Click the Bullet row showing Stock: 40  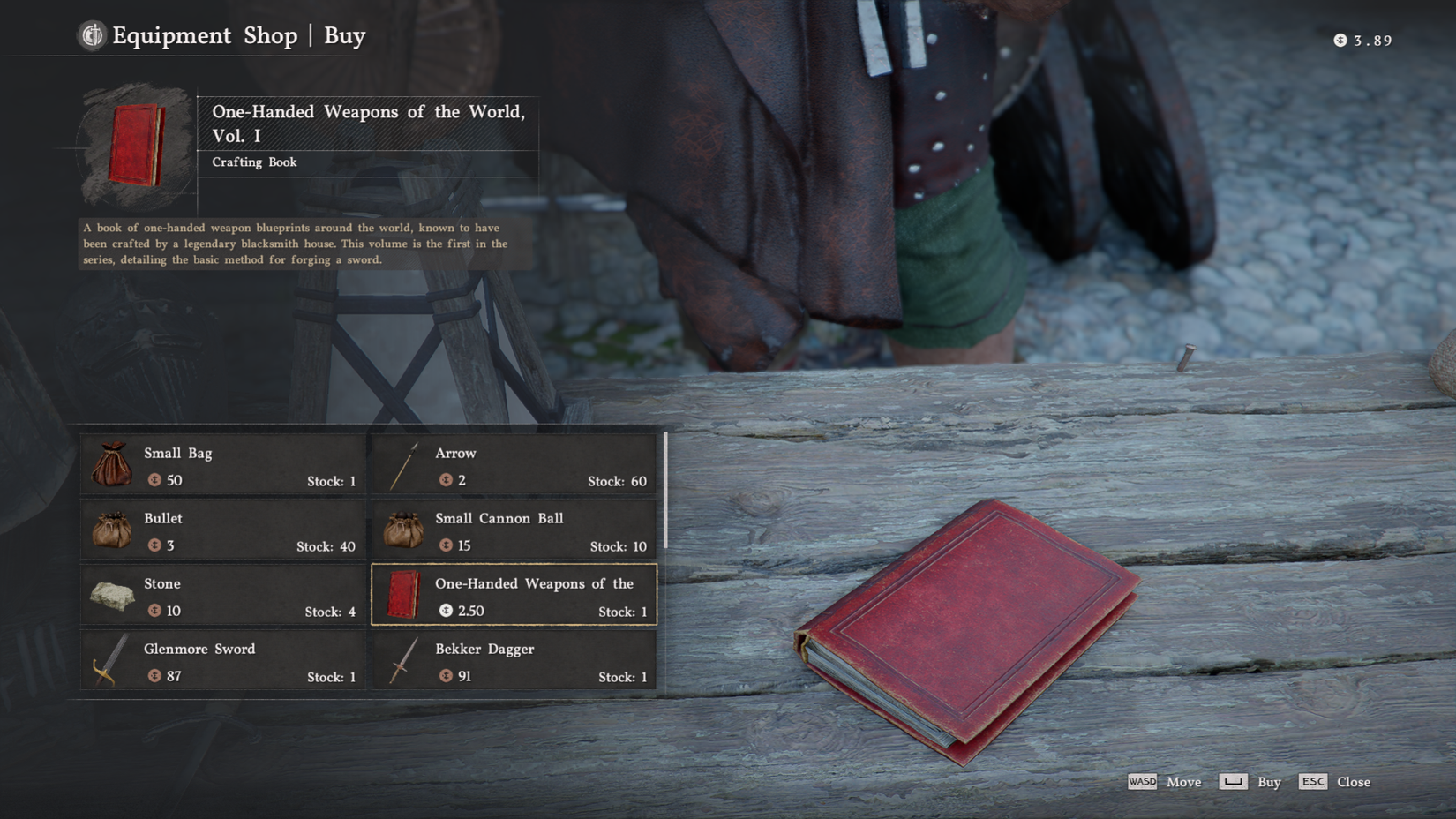coord(221,530)
